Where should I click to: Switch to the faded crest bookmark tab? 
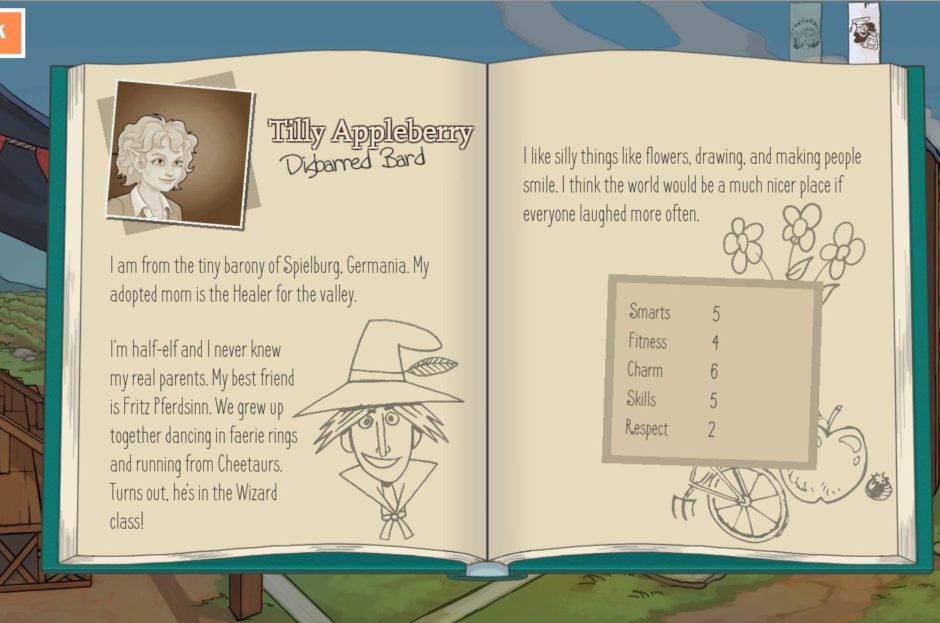point(805,32)
